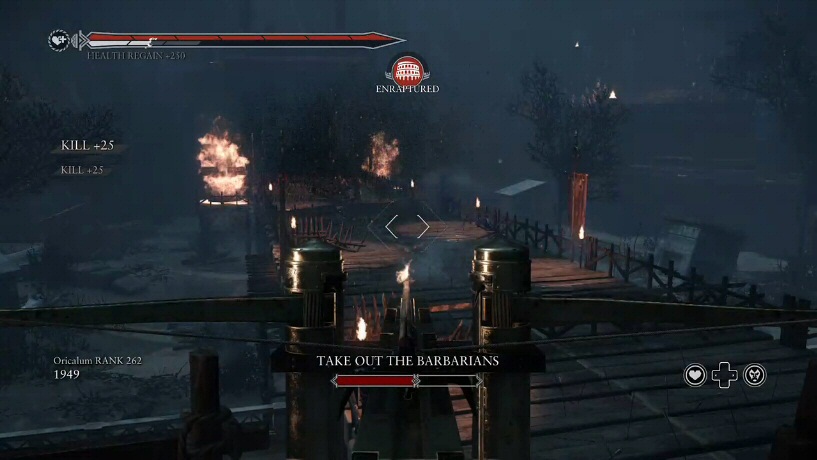
Task: Select the heart health regain perk icon
Action: coord(695,375)
